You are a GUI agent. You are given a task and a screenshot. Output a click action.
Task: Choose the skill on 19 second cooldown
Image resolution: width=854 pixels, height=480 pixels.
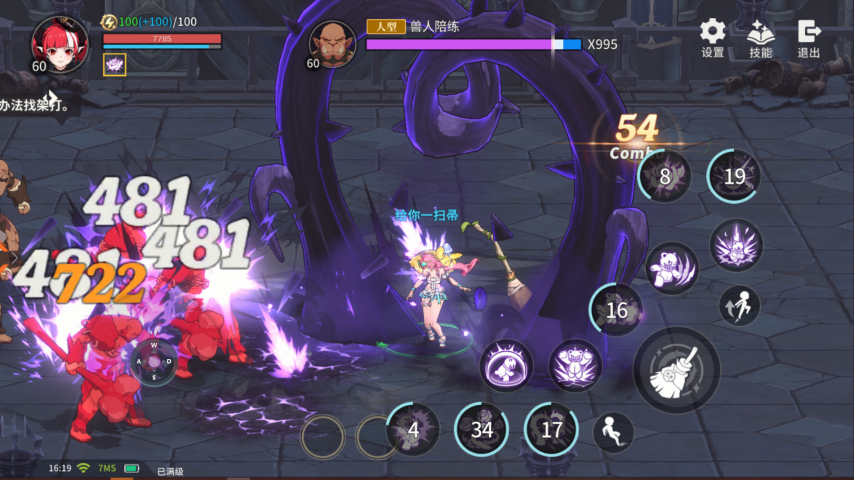tap(735, 177)
